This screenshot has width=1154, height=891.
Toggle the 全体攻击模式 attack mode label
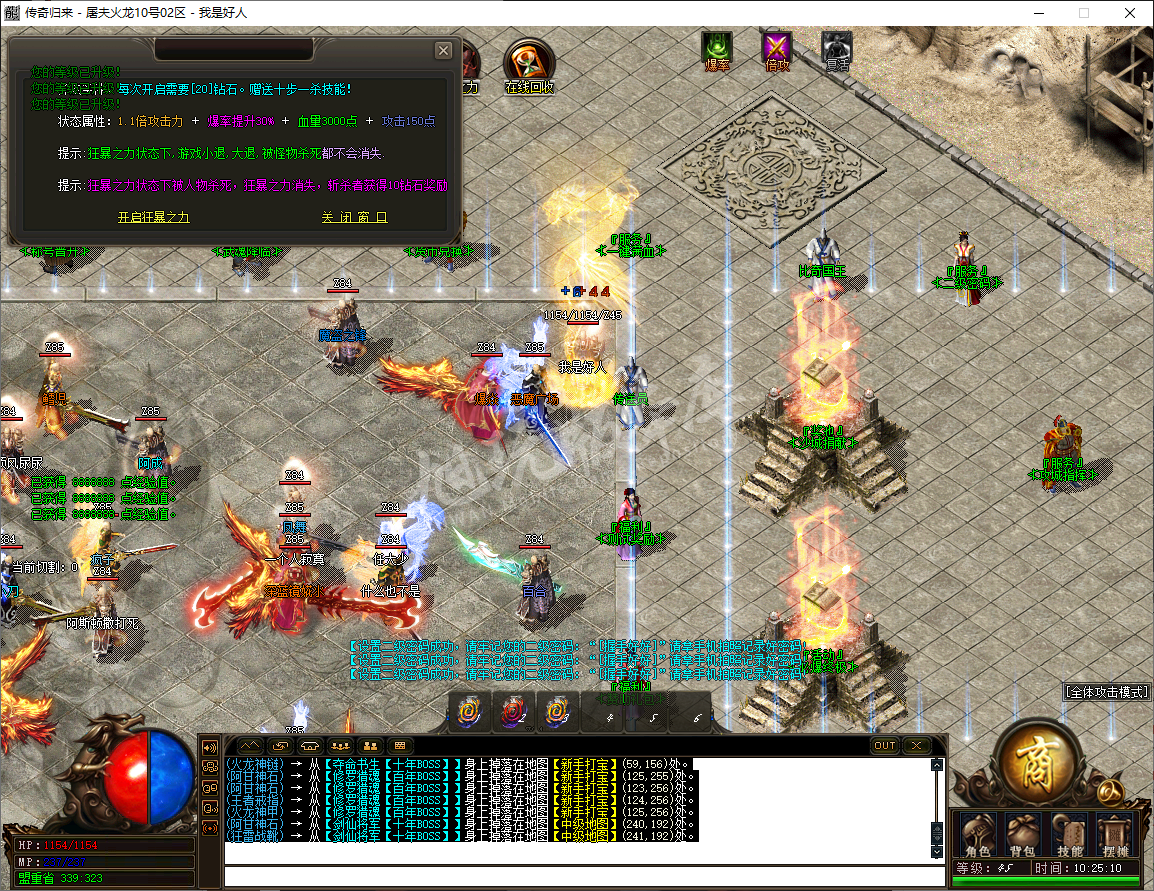pyautogui.click(x=1107, y=692)
